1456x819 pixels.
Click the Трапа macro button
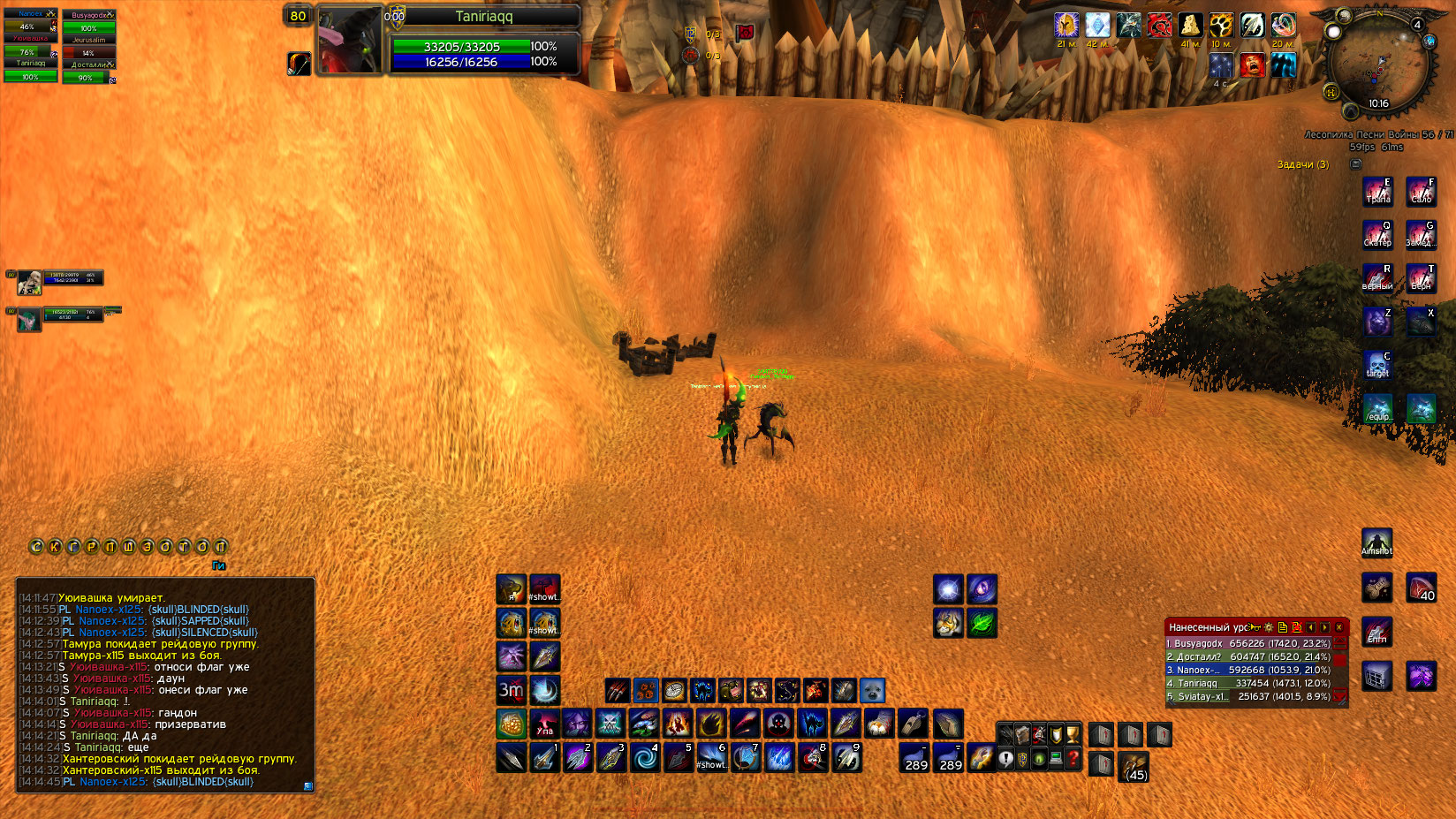tap(1376, 191)
